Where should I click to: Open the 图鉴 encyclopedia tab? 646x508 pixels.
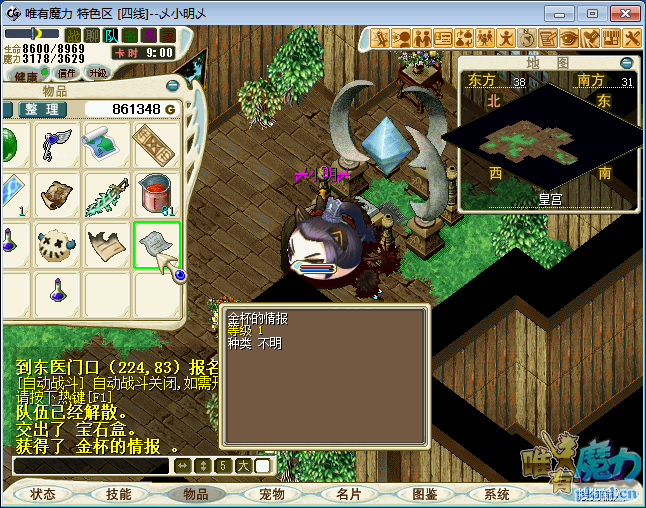(x=424, y=494)
